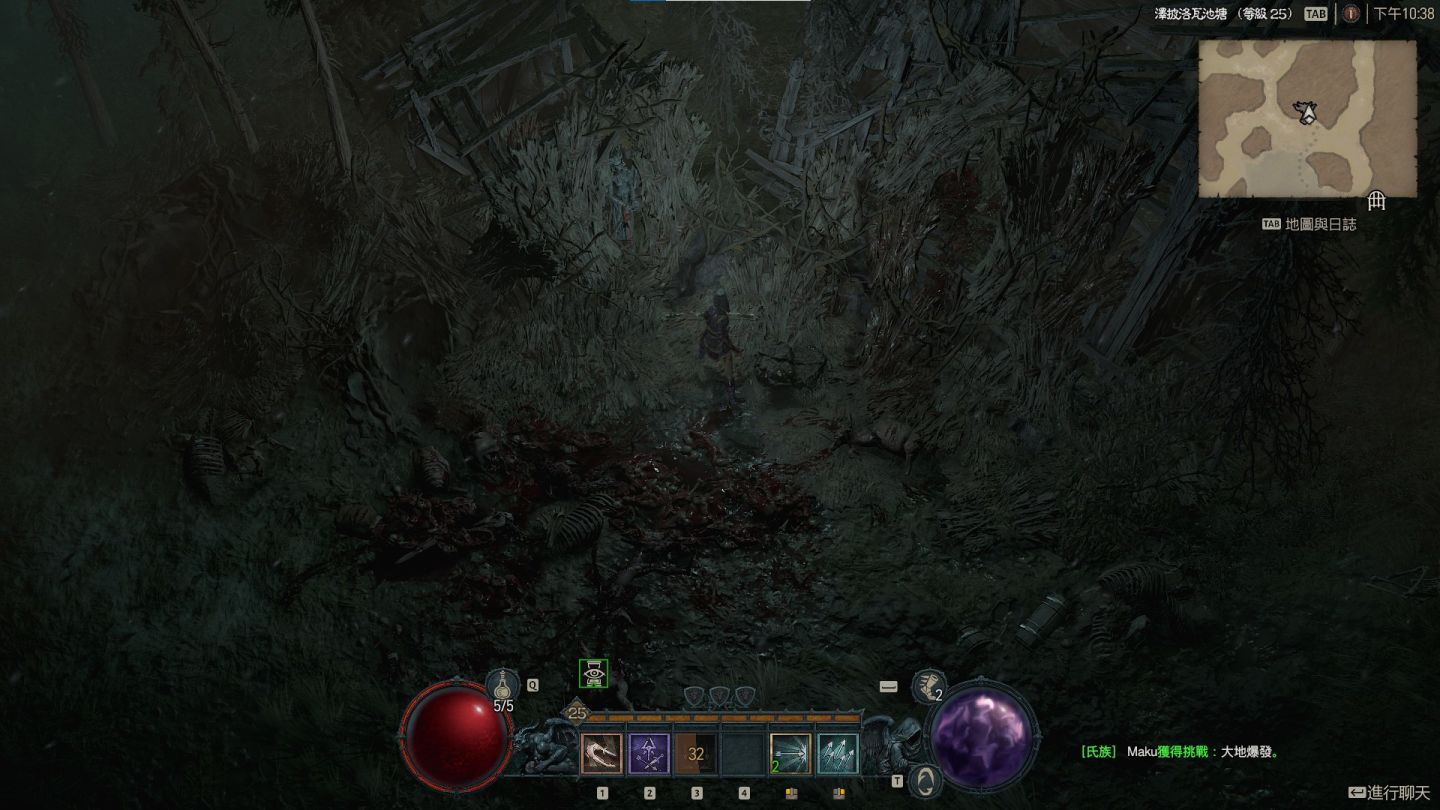
Task: Select the skill slot on cooldown showing 32
Action: coord(696,754)
